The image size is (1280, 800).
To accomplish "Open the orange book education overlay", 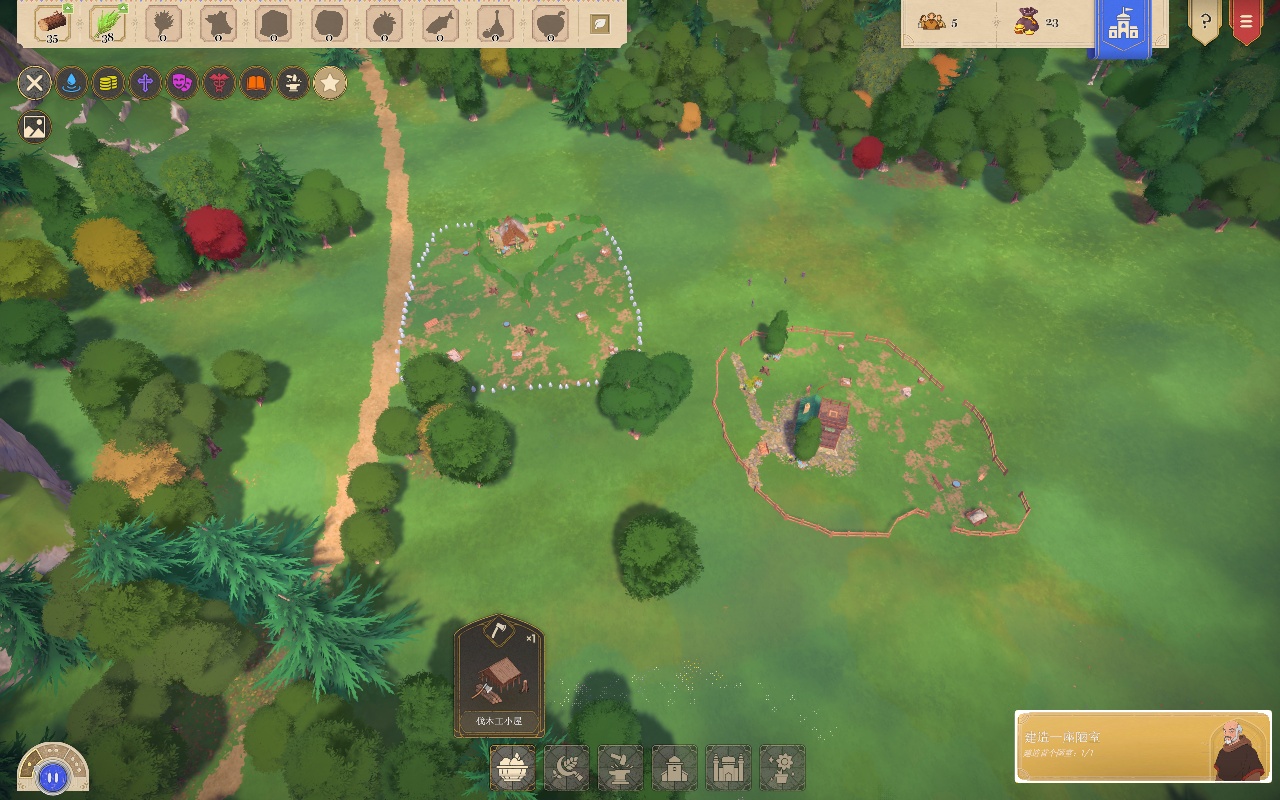I will point(256,83).
